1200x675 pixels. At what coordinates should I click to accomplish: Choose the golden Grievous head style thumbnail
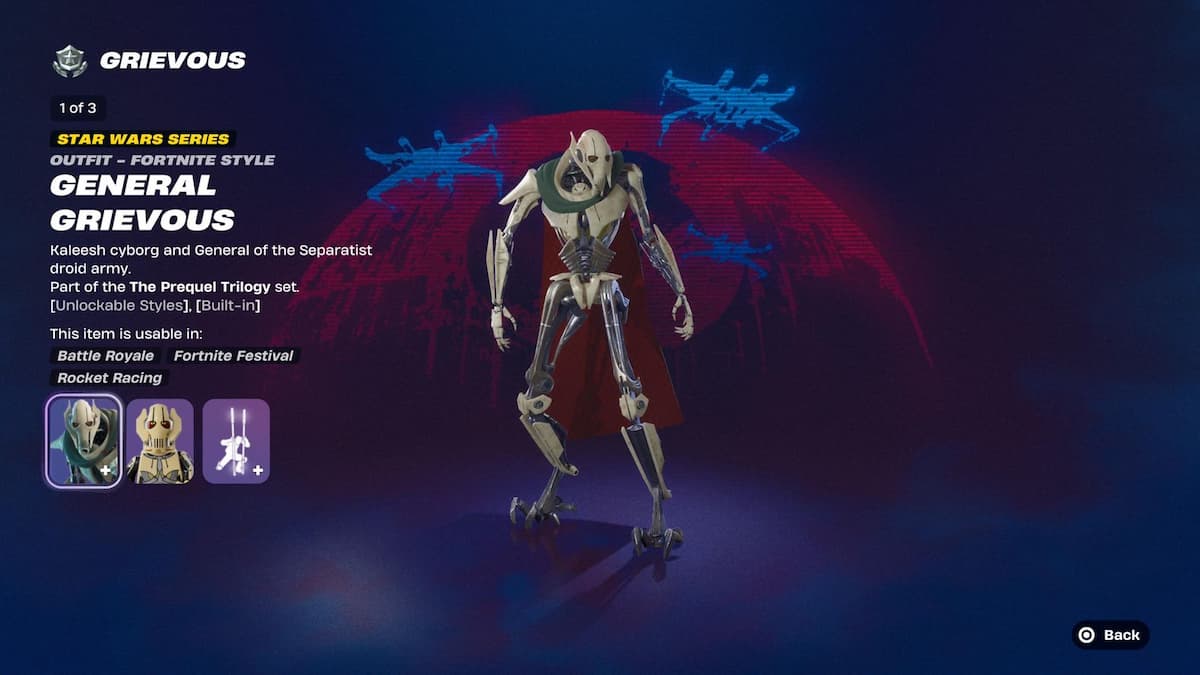[x=160, y=441]
